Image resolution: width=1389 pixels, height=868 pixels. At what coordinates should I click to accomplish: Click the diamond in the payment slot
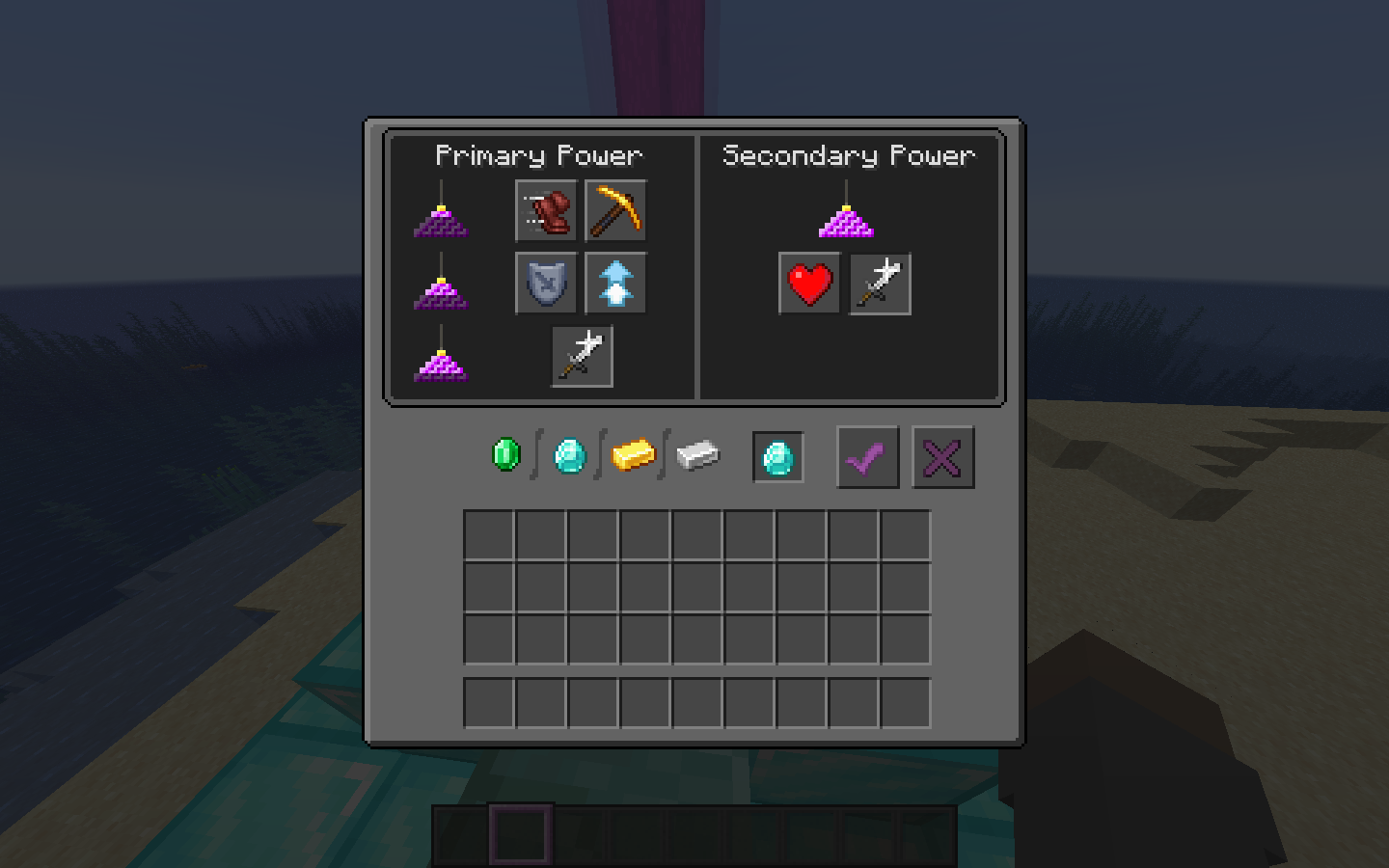(777, 458)
